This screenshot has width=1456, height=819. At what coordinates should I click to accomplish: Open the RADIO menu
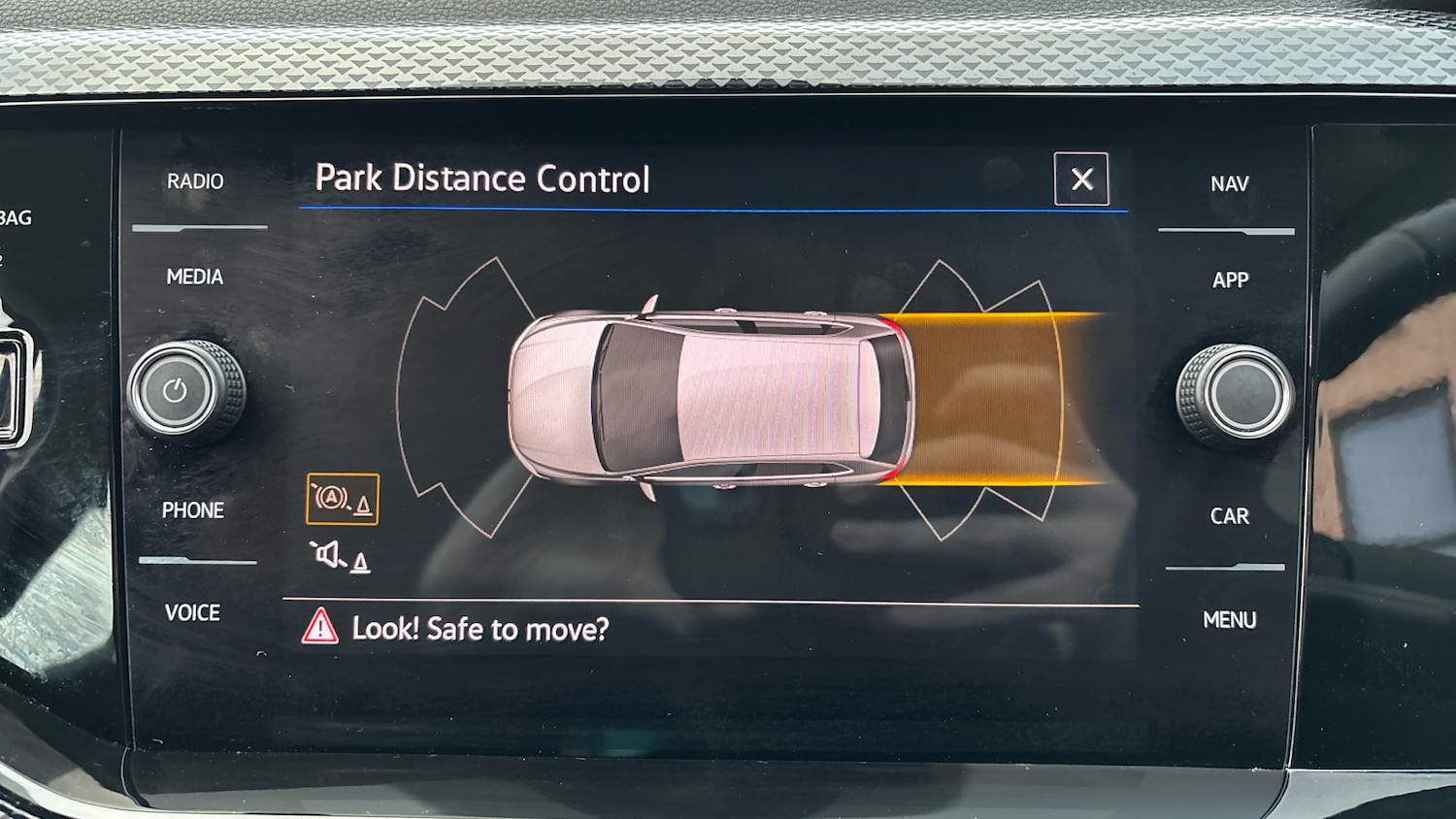(x=195, y=181)
